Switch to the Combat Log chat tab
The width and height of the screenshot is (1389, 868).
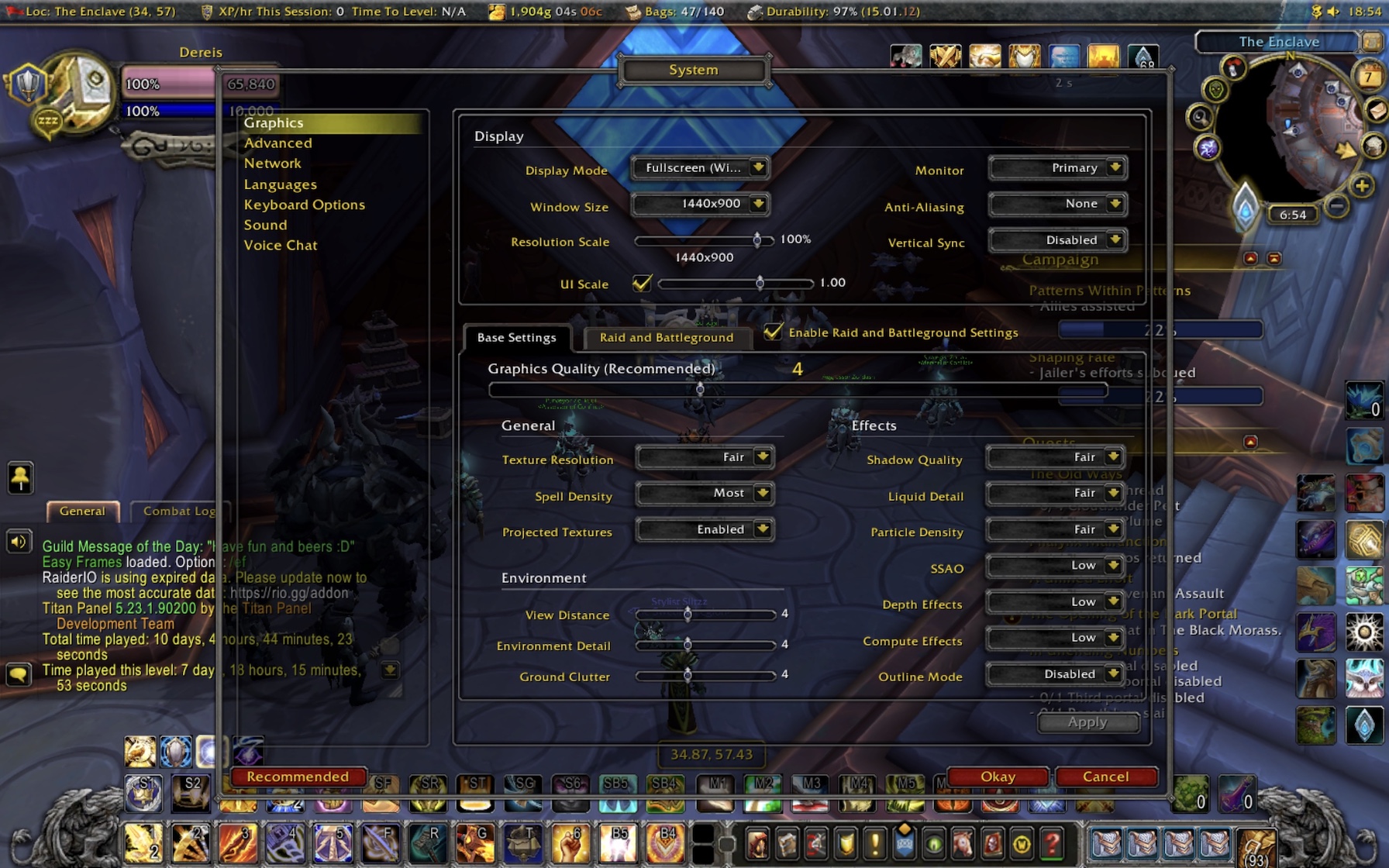click(x=179, y=511)
